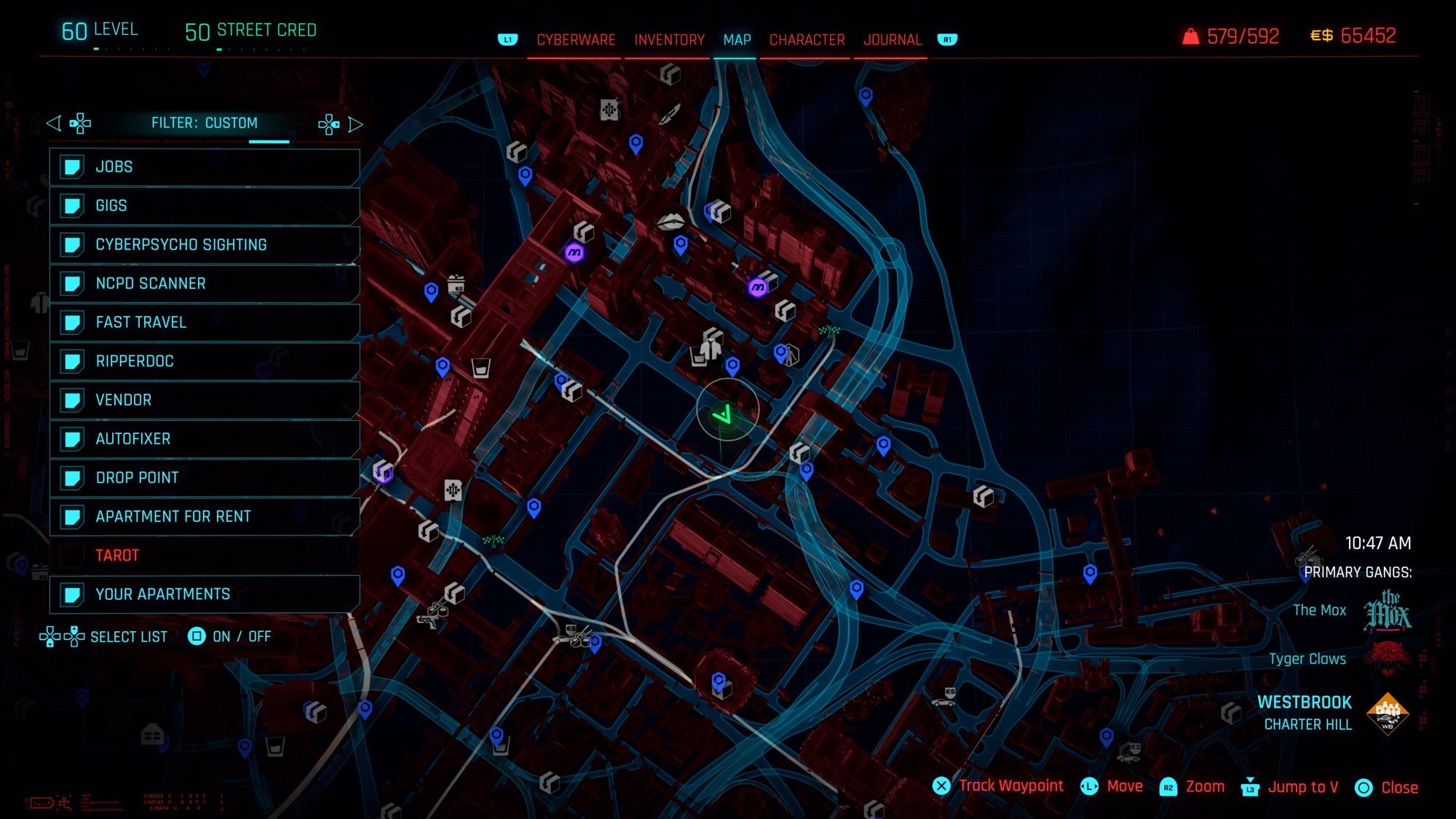Open the Journal tab
Image resolution: width=1456 pixels, height=819 pixels.
coord(892,40)
